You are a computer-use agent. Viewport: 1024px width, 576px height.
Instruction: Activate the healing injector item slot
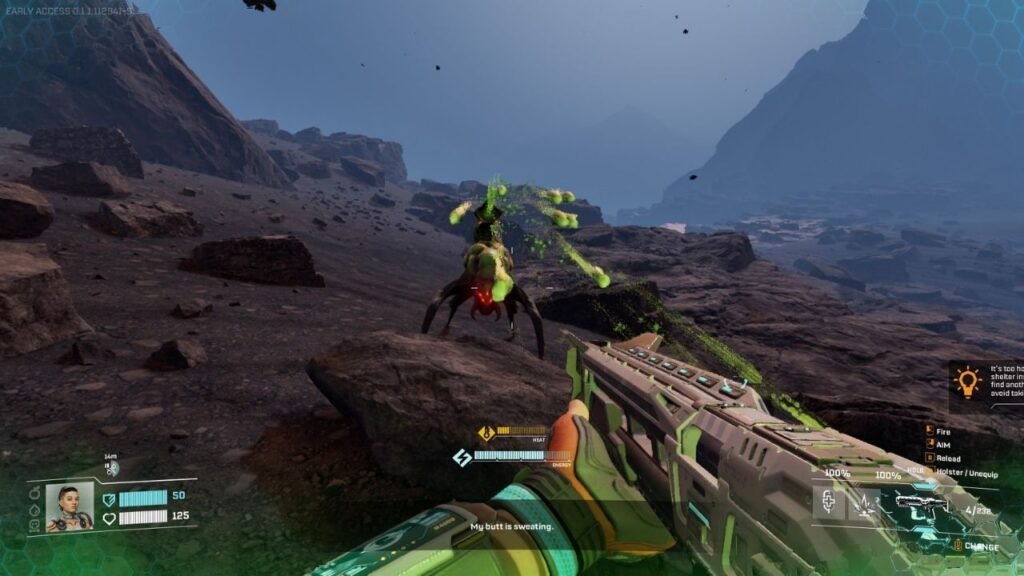(x=828, y=503)
